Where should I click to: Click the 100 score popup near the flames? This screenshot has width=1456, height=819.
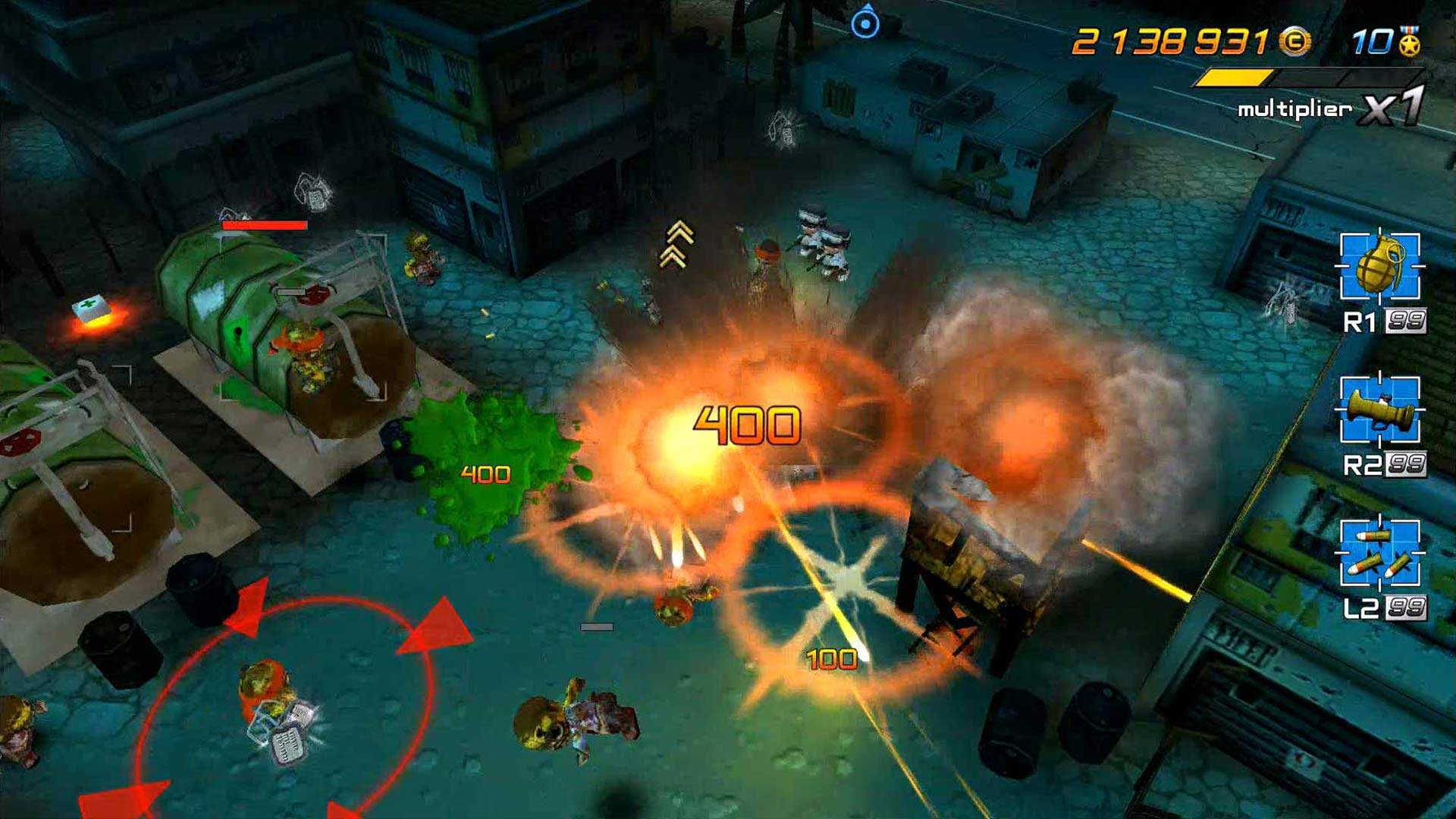[830, 660]
